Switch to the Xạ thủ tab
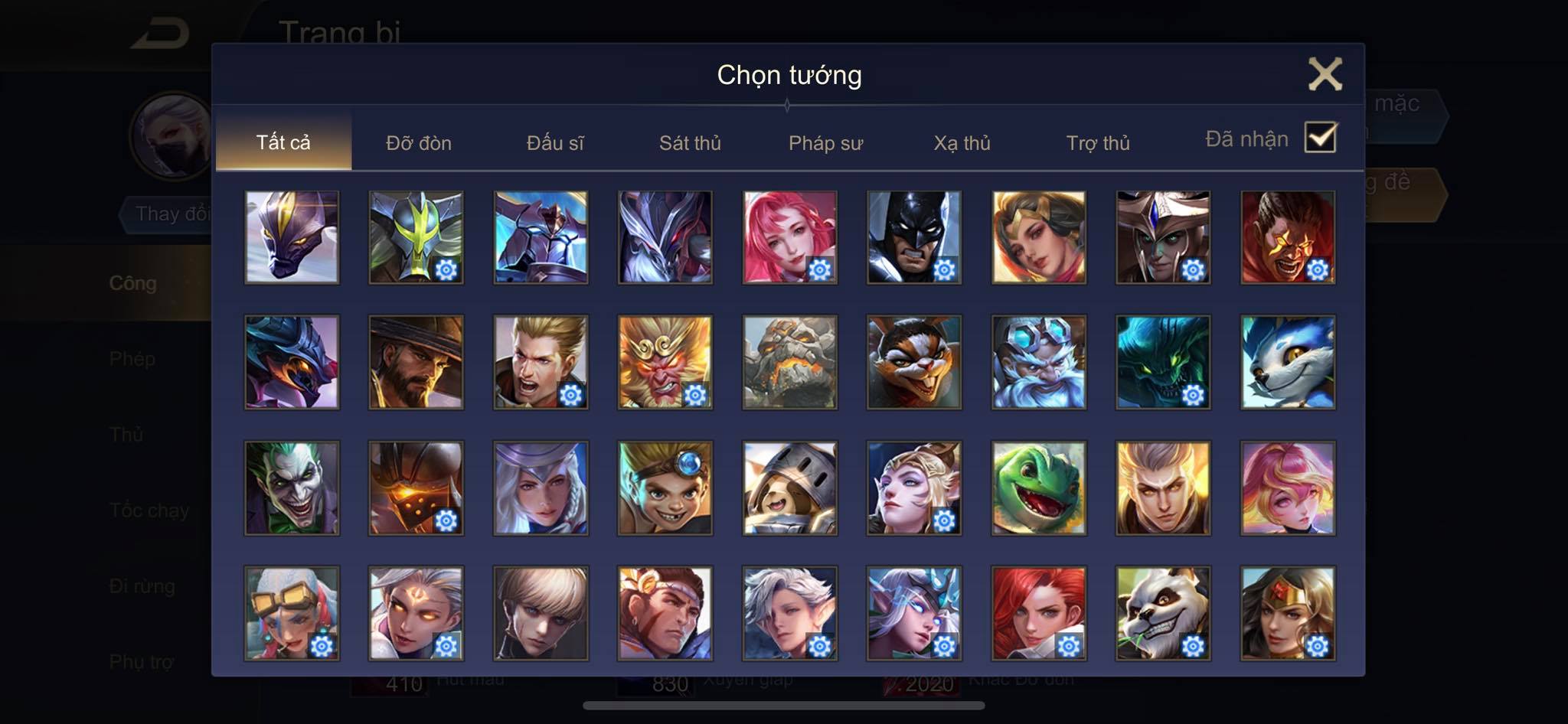 (962, 143)
